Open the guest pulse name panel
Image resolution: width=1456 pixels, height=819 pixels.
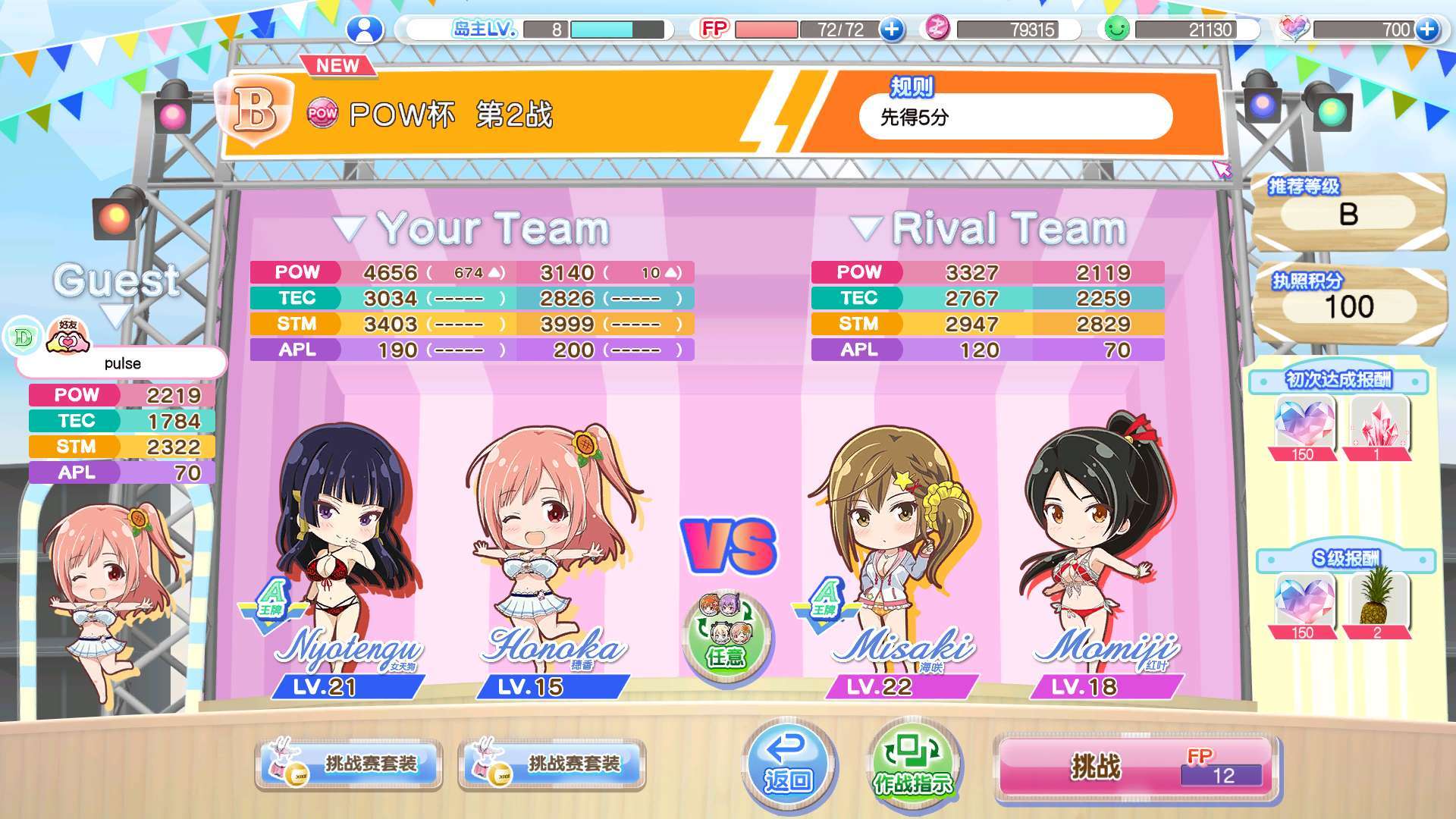pos(122,363)
